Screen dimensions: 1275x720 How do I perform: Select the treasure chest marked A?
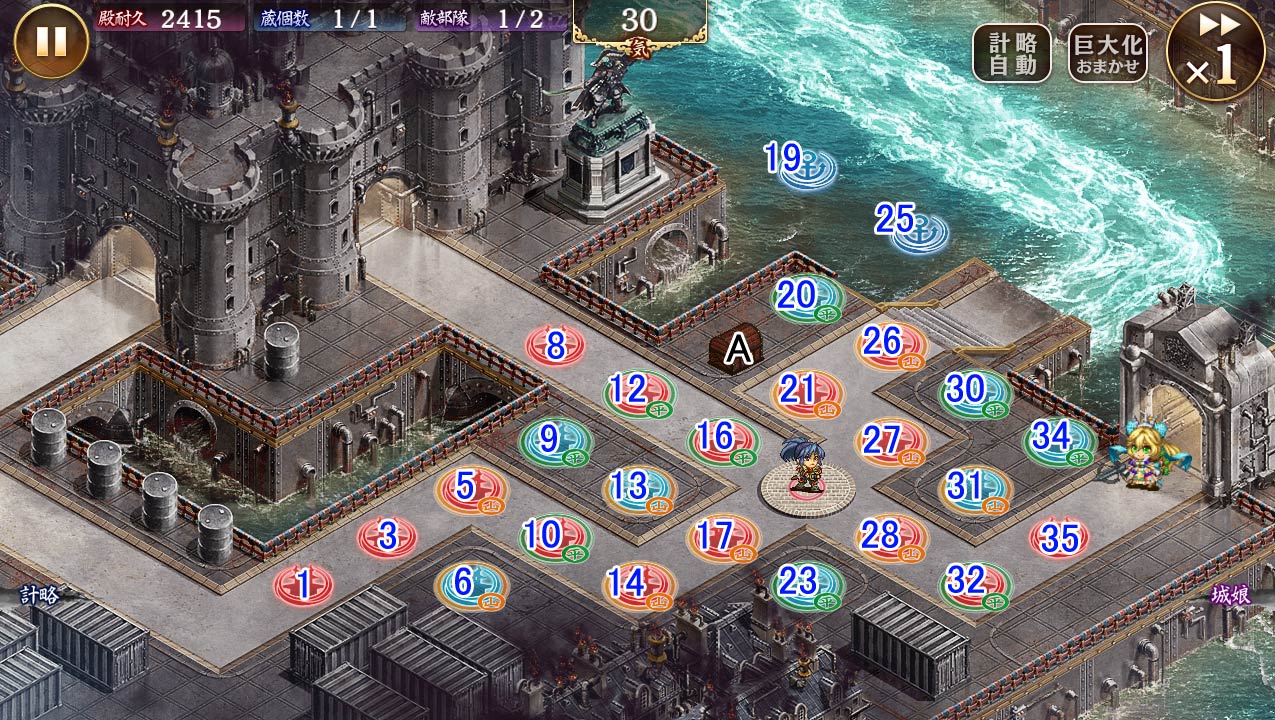coord(737,349)
